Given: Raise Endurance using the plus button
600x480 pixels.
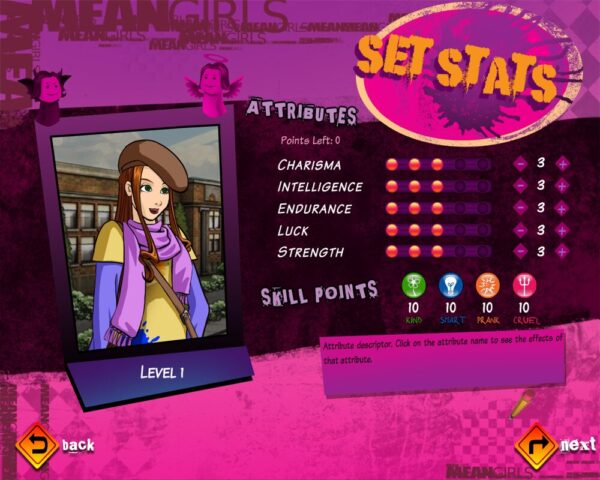Looking at the screenshot, I should click(562, 208).
